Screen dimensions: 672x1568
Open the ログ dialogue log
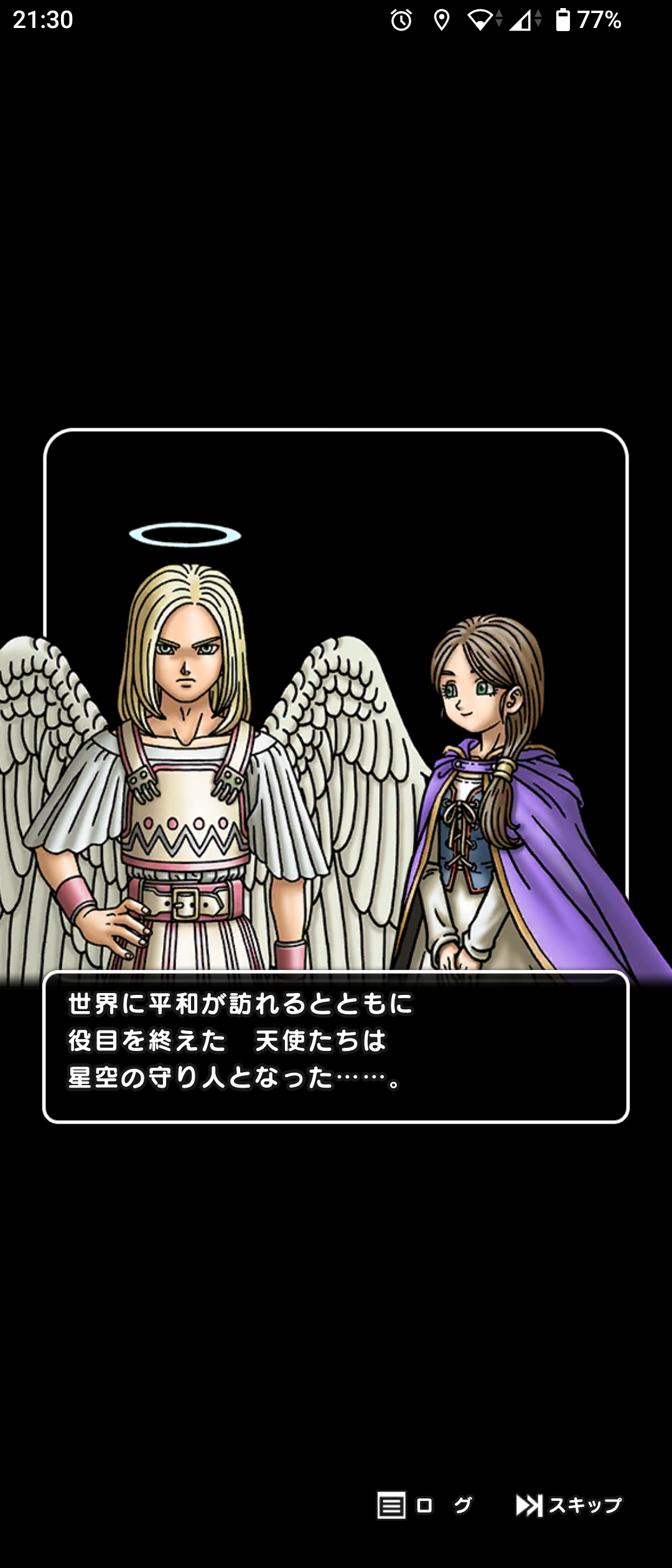pyautogui.click(x=424, y=1505)
